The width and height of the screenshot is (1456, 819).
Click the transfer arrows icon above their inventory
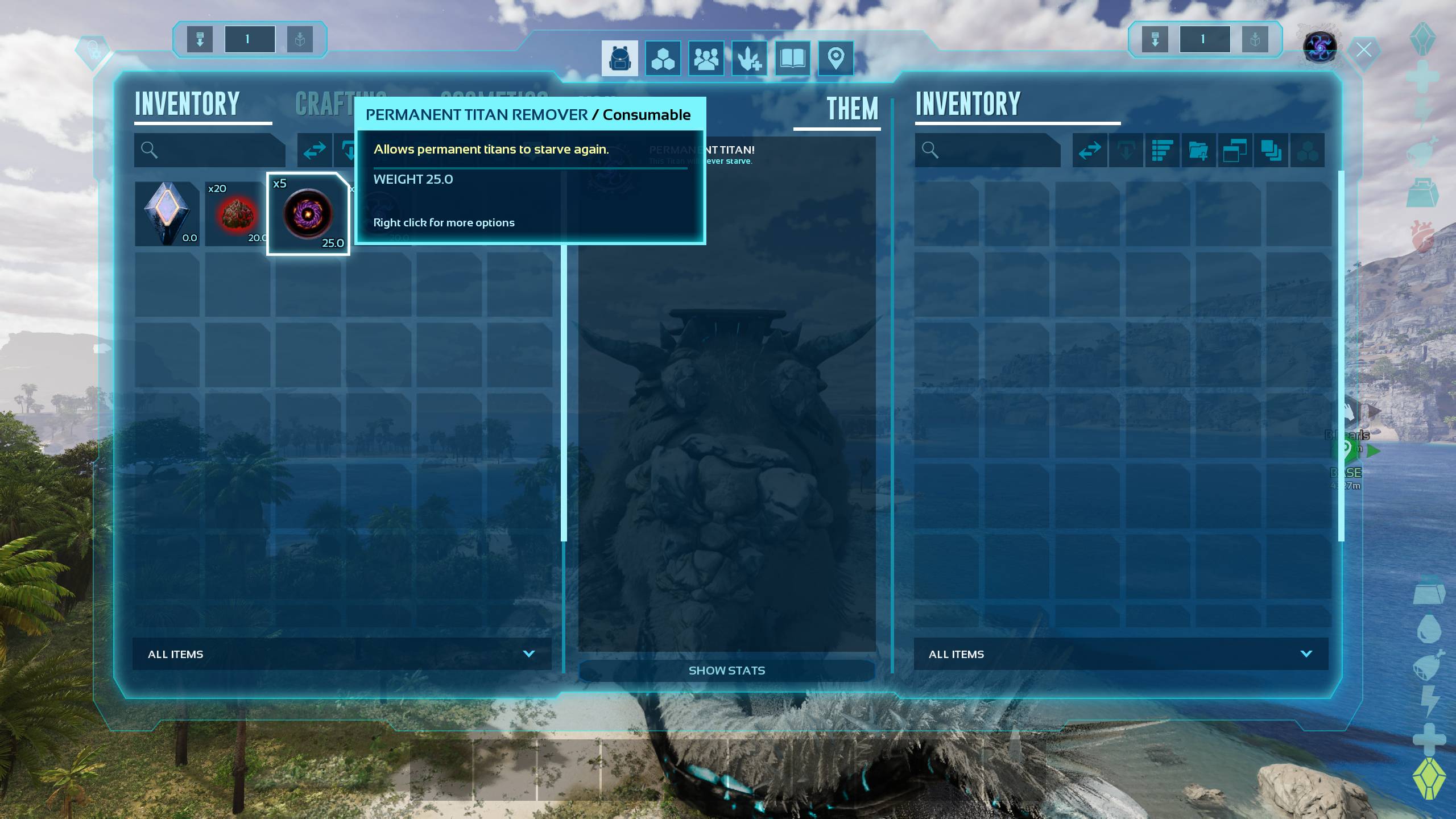(1089, 150)
